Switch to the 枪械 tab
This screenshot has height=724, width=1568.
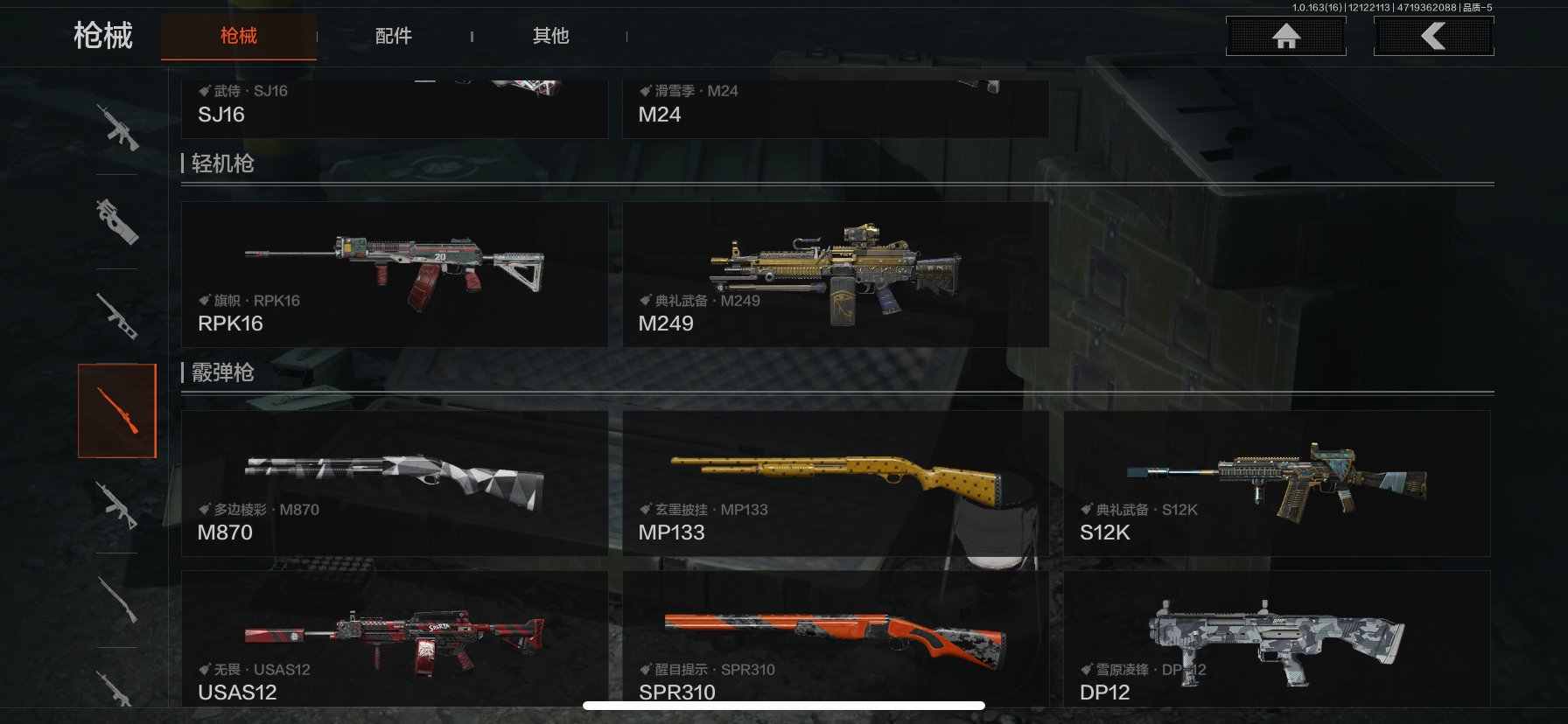pyautogui.click(x=238, y=36)
